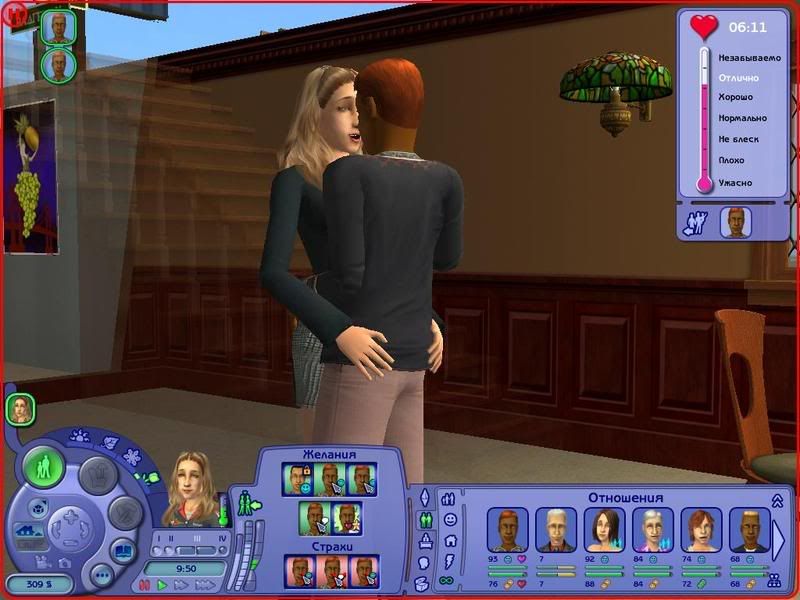This screenshot has width=800, height=600.
Task: Switch to the lightning bolt panel tab
Action: coord(449,561)
